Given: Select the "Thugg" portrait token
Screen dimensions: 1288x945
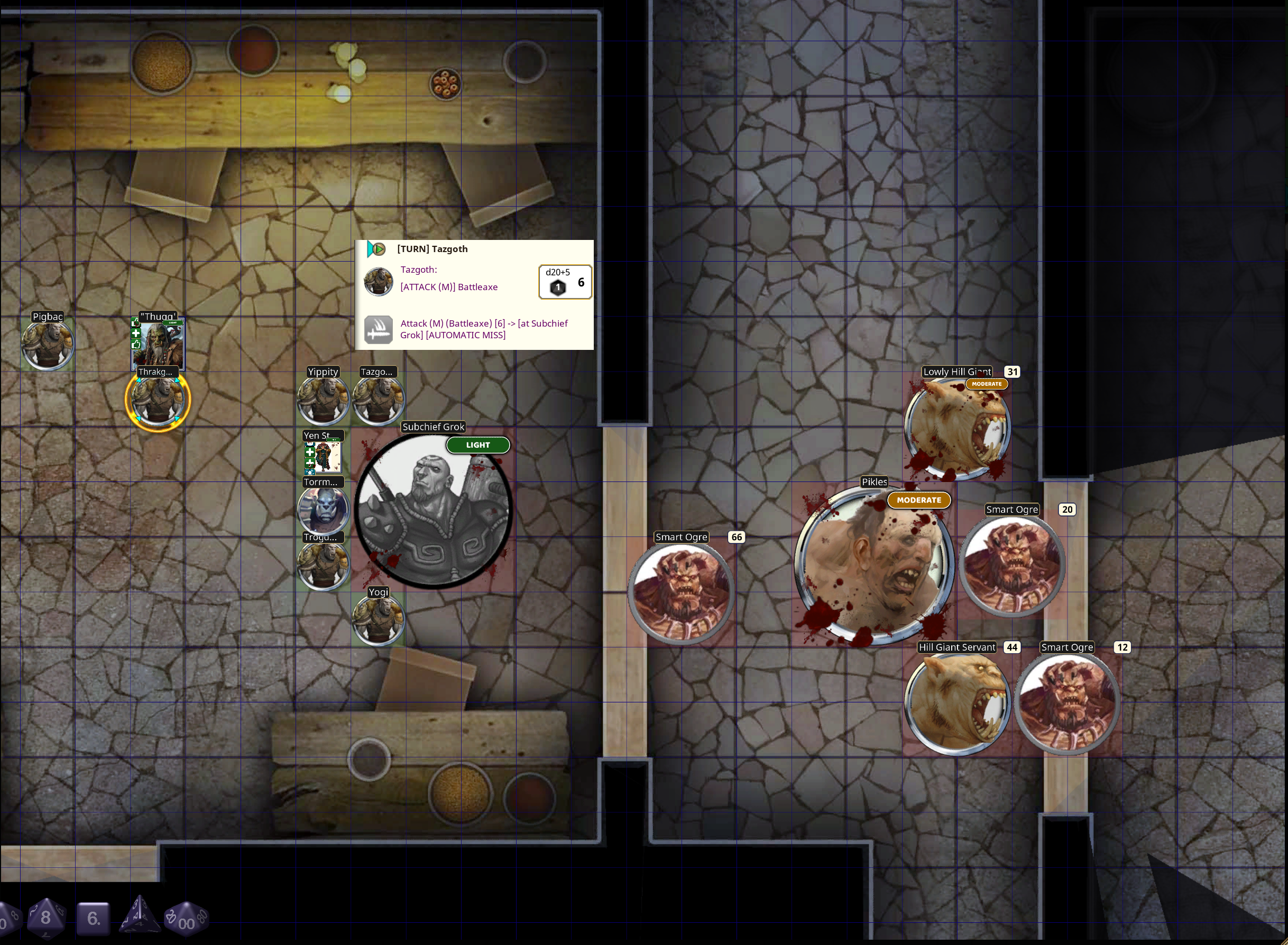Looking at the screenshot, I should coord(158,345).
